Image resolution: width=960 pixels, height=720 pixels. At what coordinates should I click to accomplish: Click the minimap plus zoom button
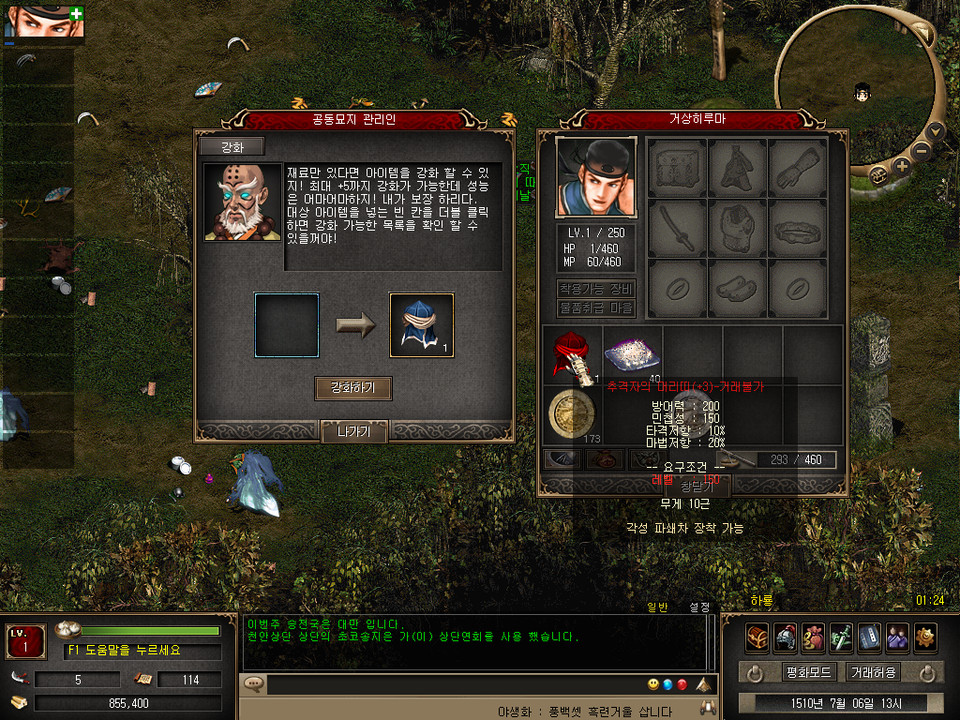(x=902, y=167)
